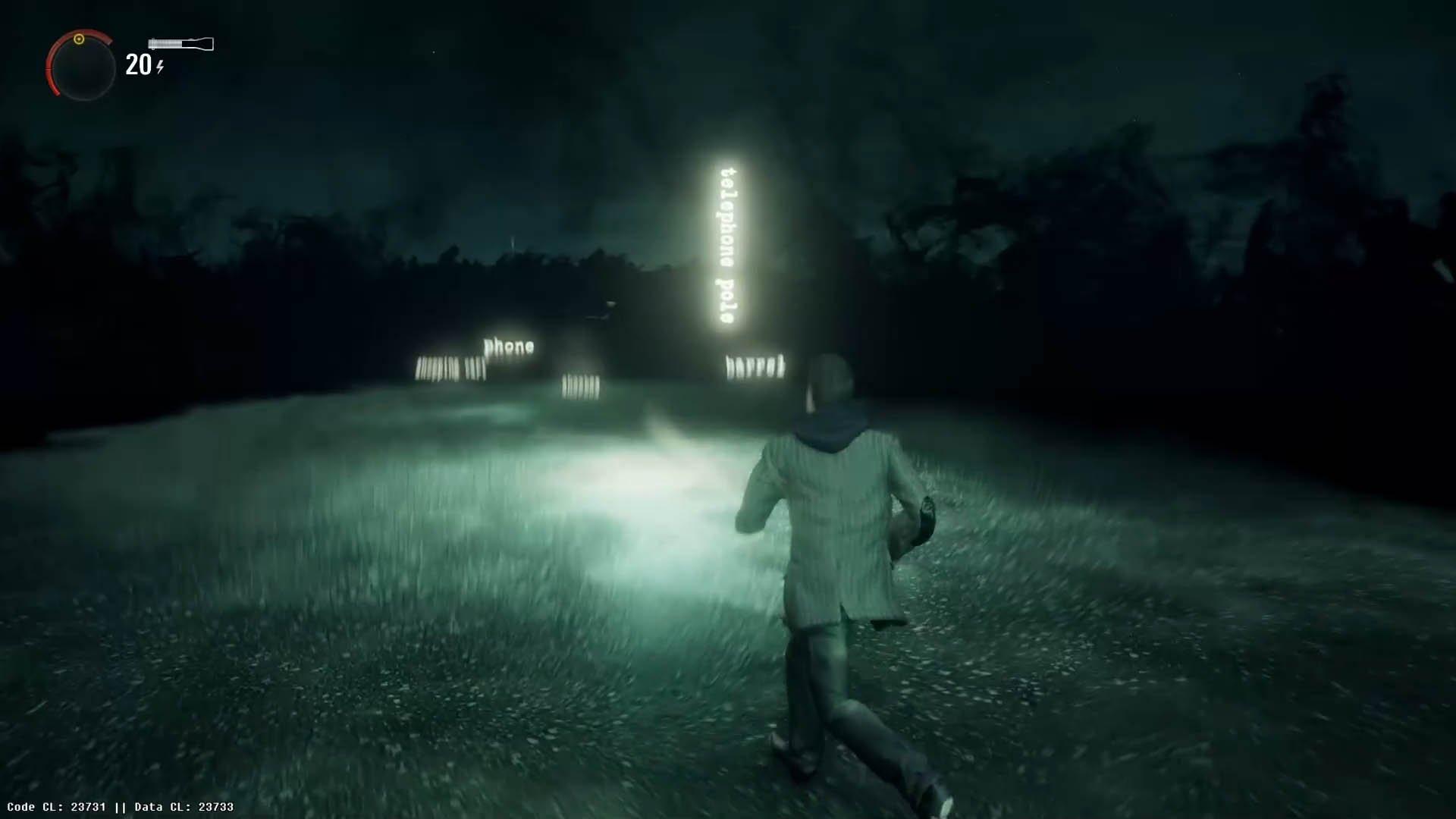Select the lightning bolt battery symbol
Screen dimensions: 1456x819
tap(158, 67)
